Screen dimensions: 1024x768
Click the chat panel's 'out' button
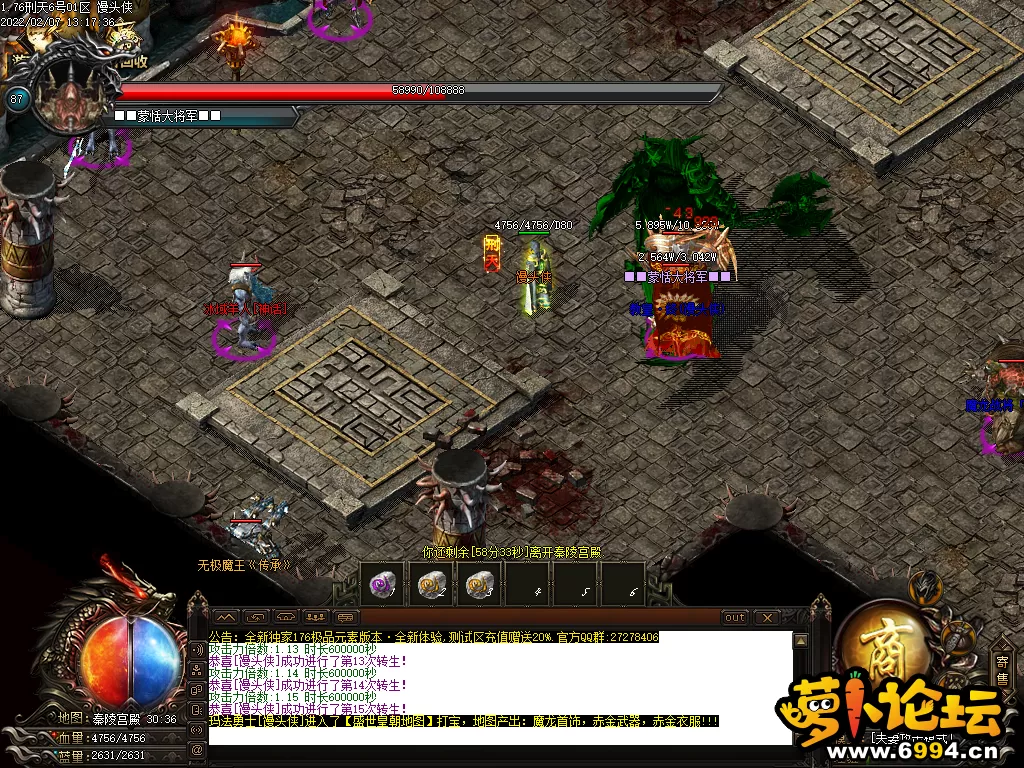tap(735, 618)
